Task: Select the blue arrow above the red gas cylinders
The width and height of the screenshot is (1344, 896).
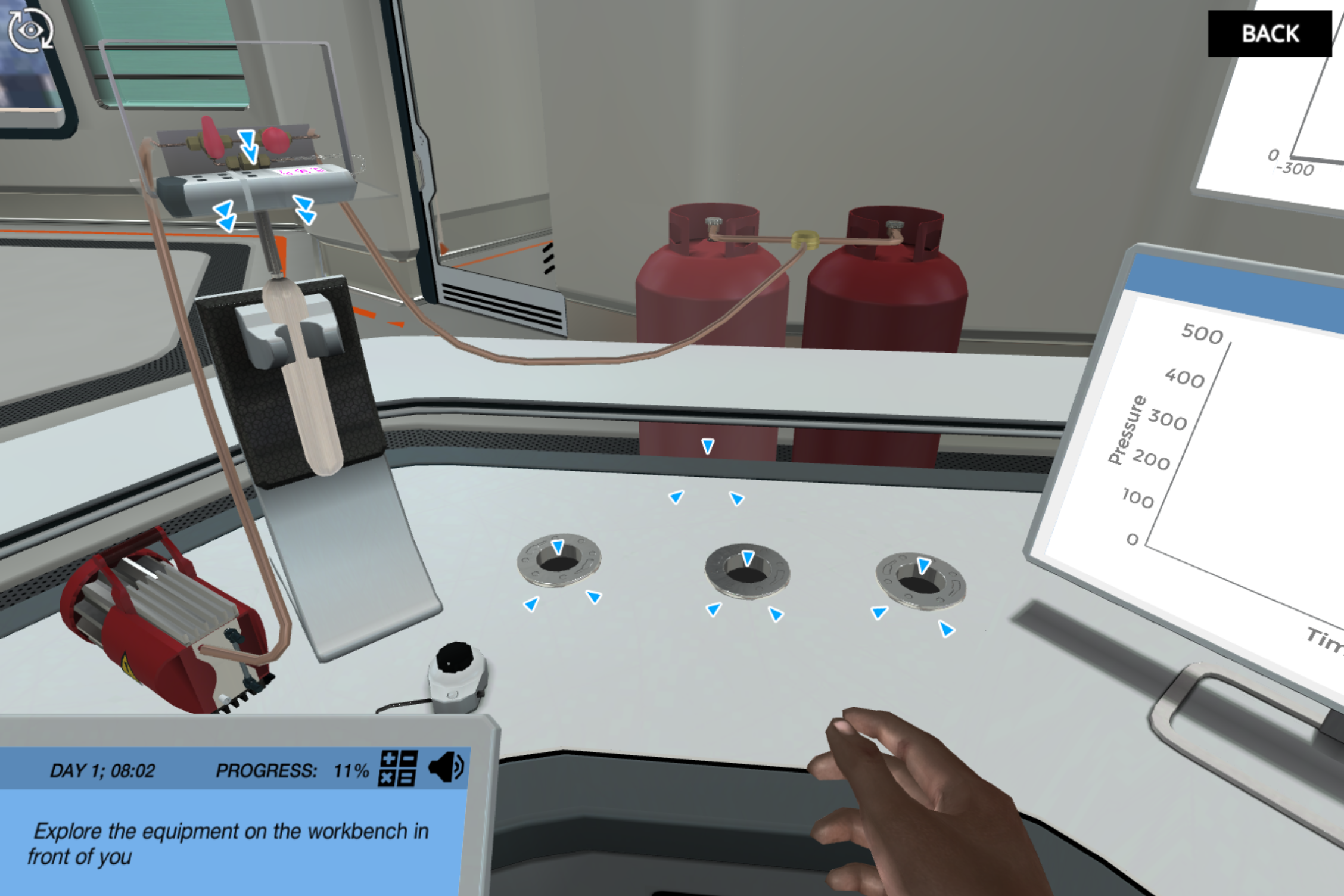Action: (707, 446)
